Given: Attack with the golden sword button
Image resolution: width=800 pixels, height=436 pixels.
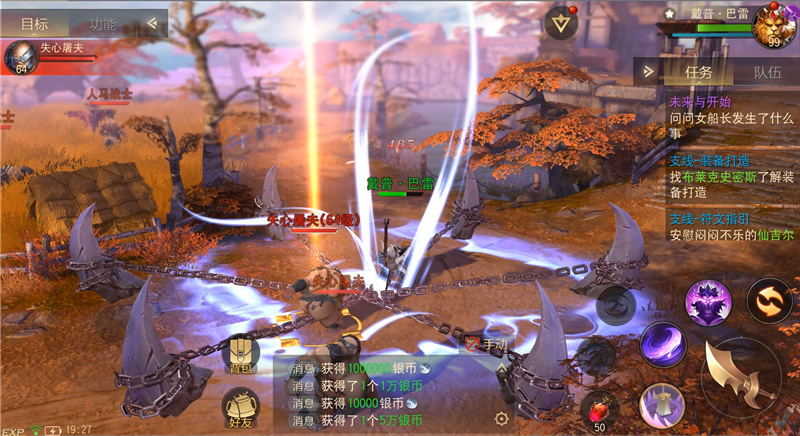Looking at the screenshot, I should pyautogui.click(x=740, y=378).
